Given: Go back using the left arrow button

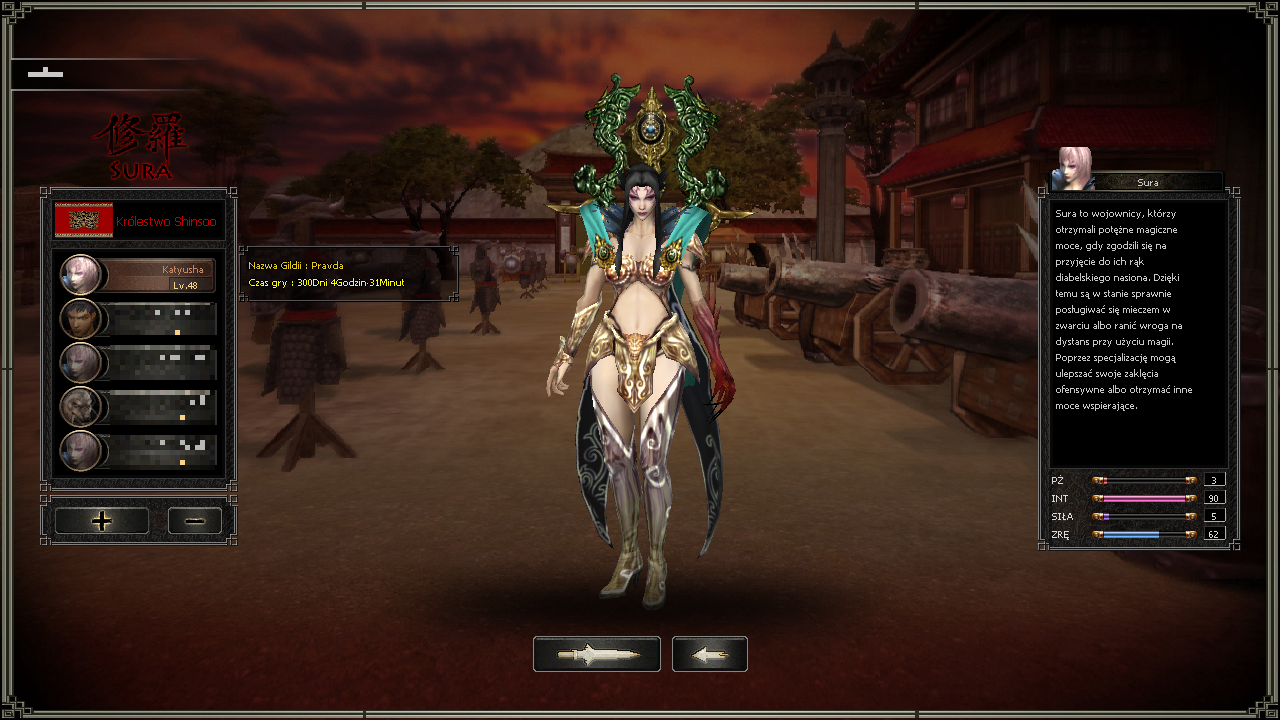Looking at the screenshot, I should tap(710, 654).
